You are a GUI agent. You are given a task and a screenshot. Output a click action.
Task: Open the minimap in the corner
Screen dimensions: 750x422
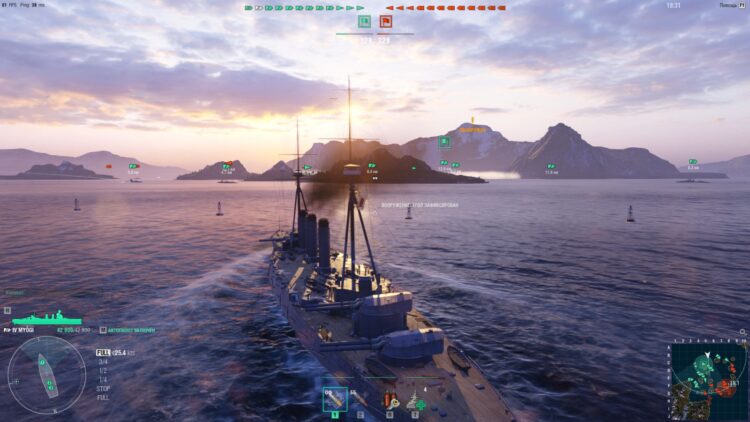709,379
